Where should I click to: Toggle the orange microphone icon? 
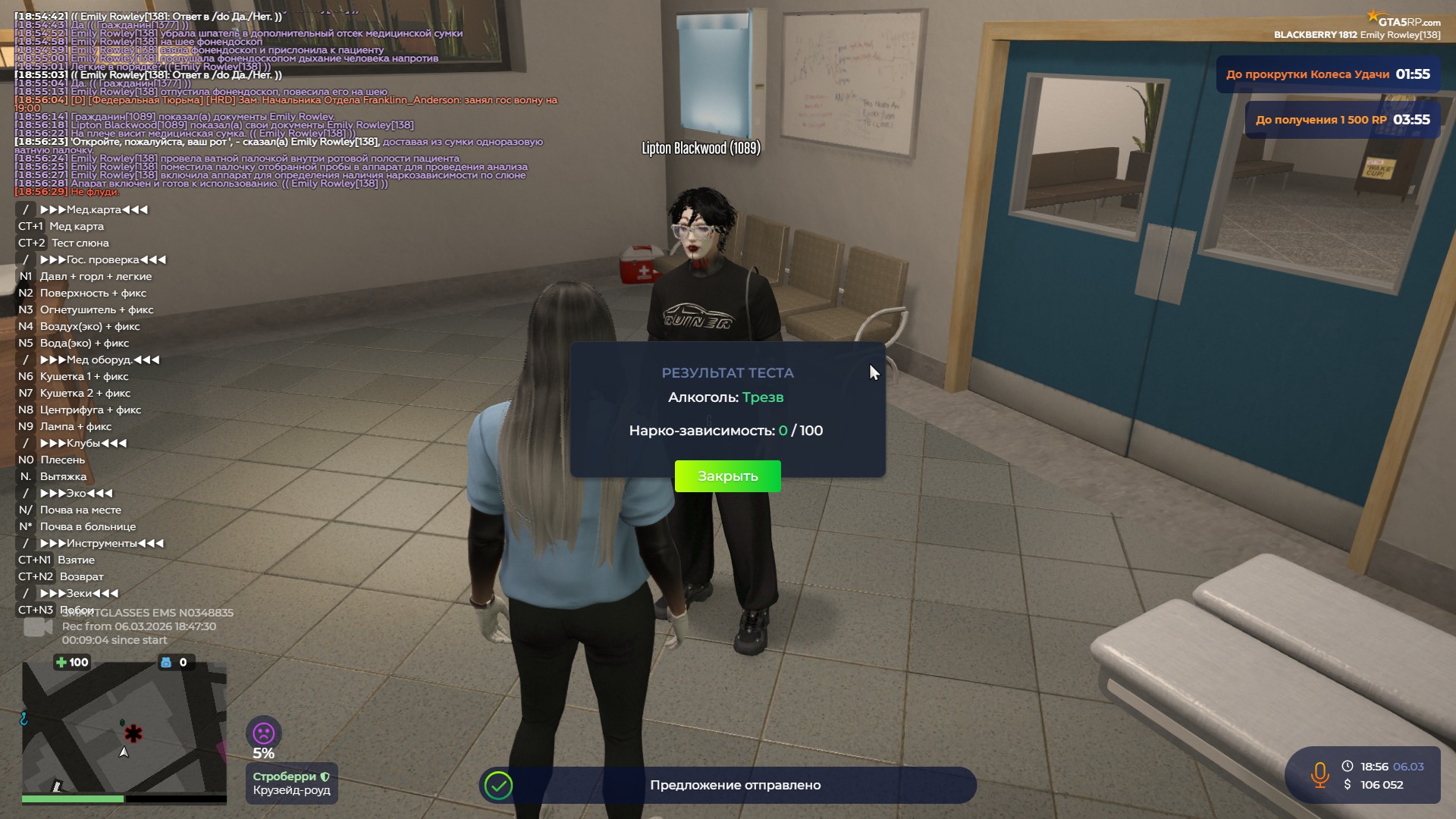pos(1319,775)
